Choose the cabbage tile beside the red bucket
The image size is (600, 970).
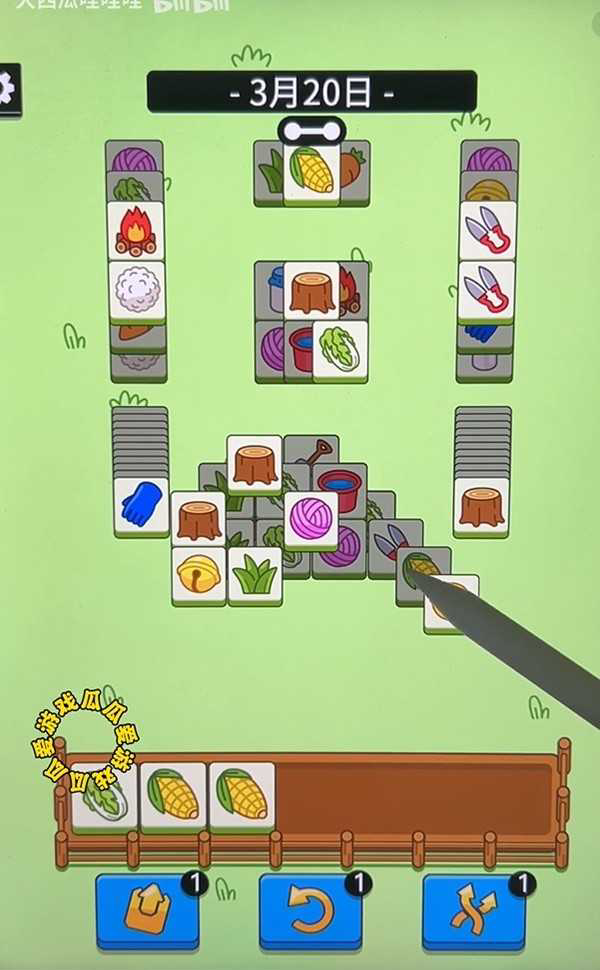(x=340, y=351)
